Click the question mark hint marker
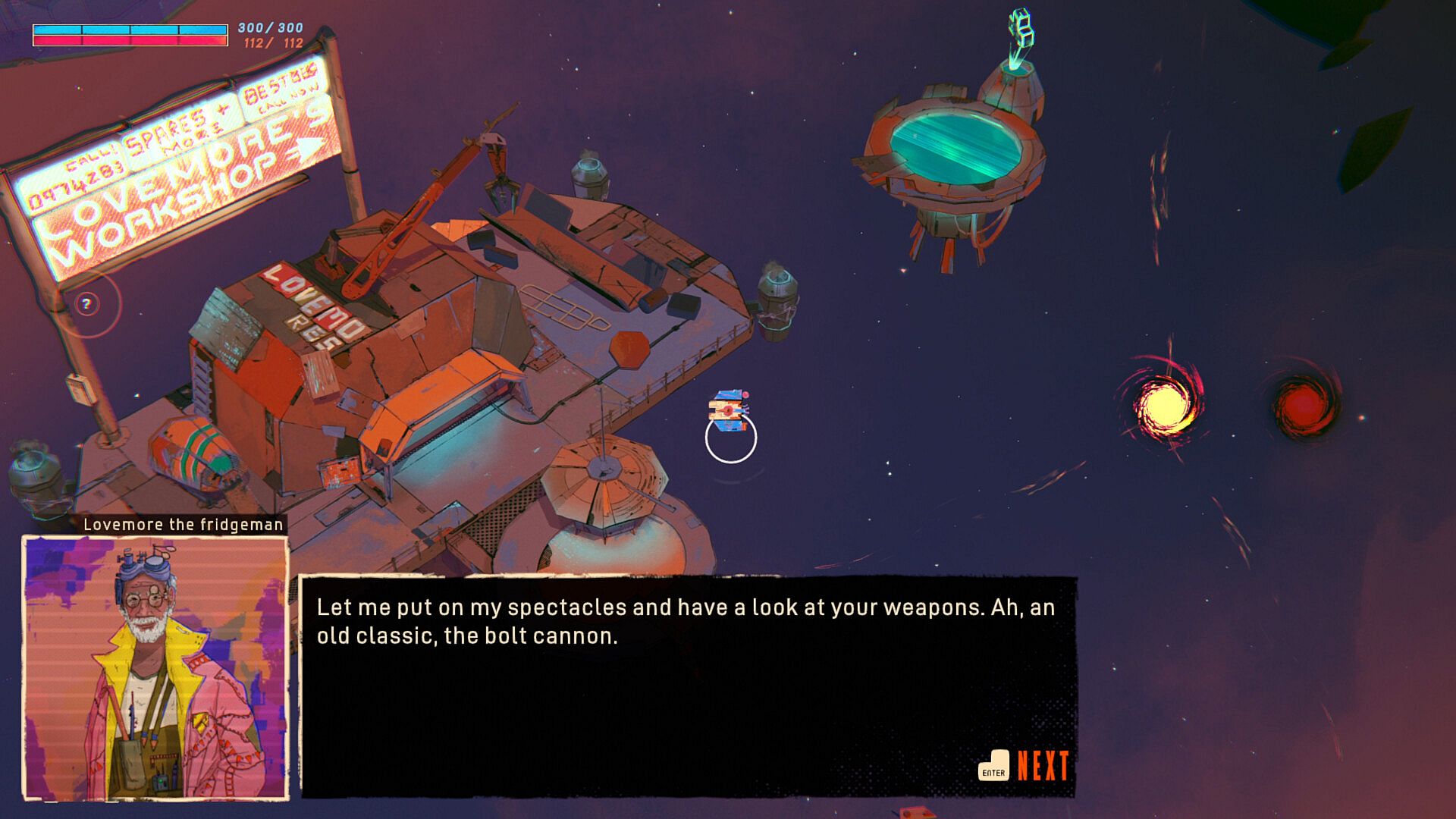 pos(87,305)
